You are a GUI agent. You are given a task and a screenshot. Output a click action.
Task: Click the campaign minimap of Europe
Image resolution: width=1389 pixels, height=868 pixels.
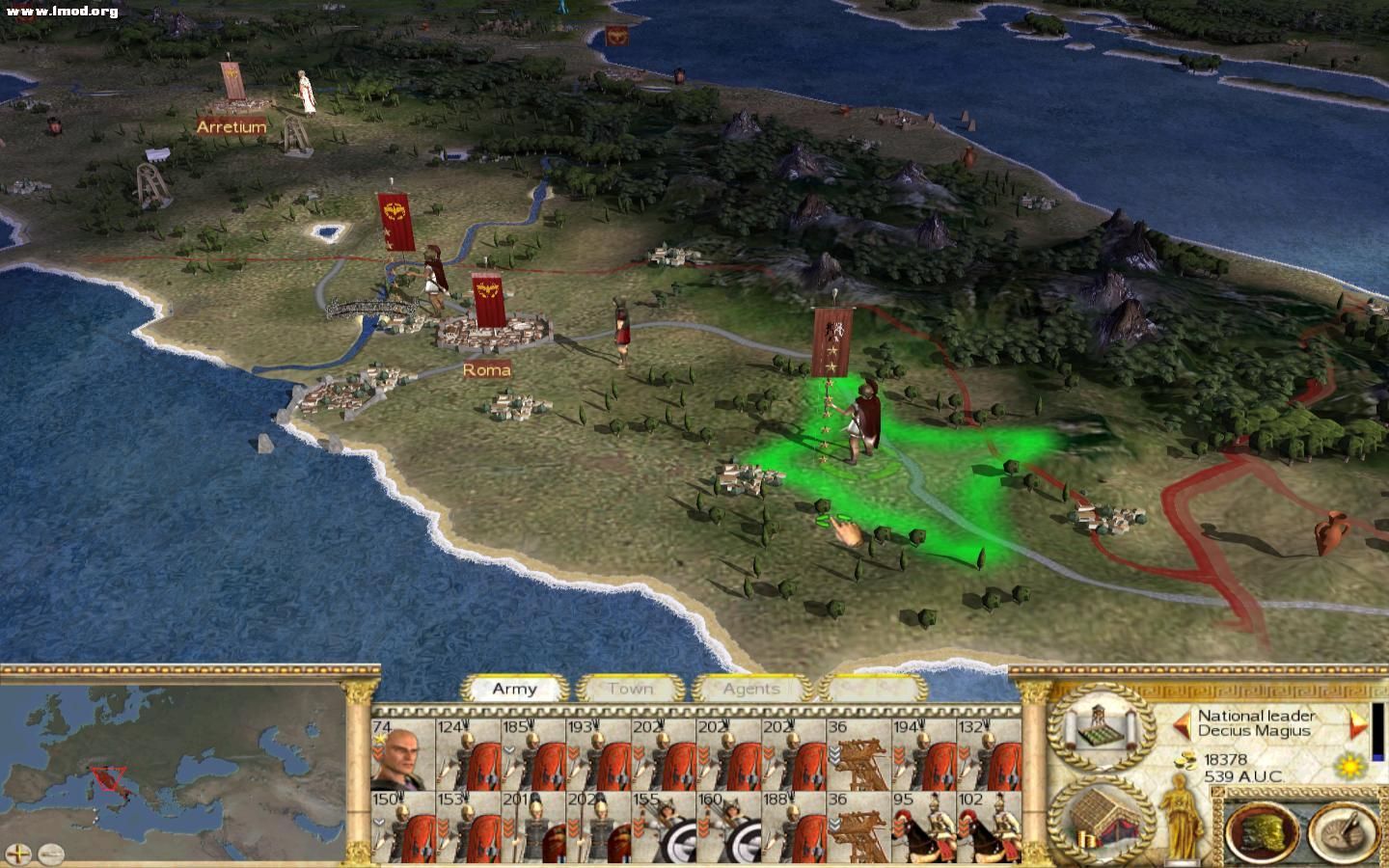click(174, 762)
